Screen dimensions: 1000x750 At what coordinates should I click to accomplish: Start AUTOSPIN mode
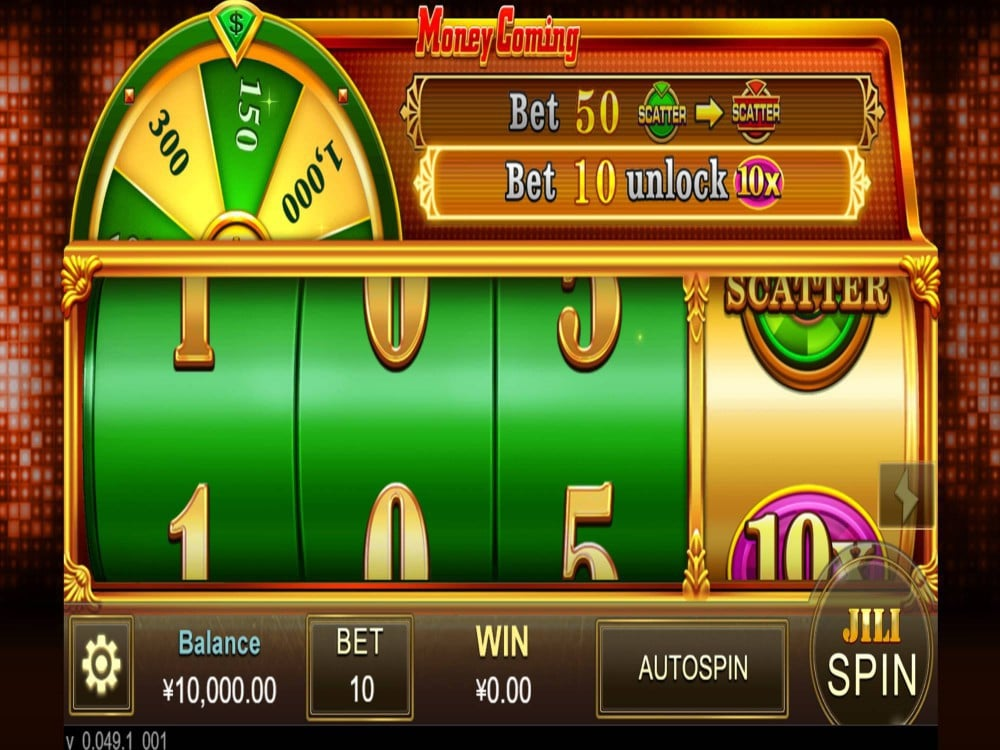(692, 667)
